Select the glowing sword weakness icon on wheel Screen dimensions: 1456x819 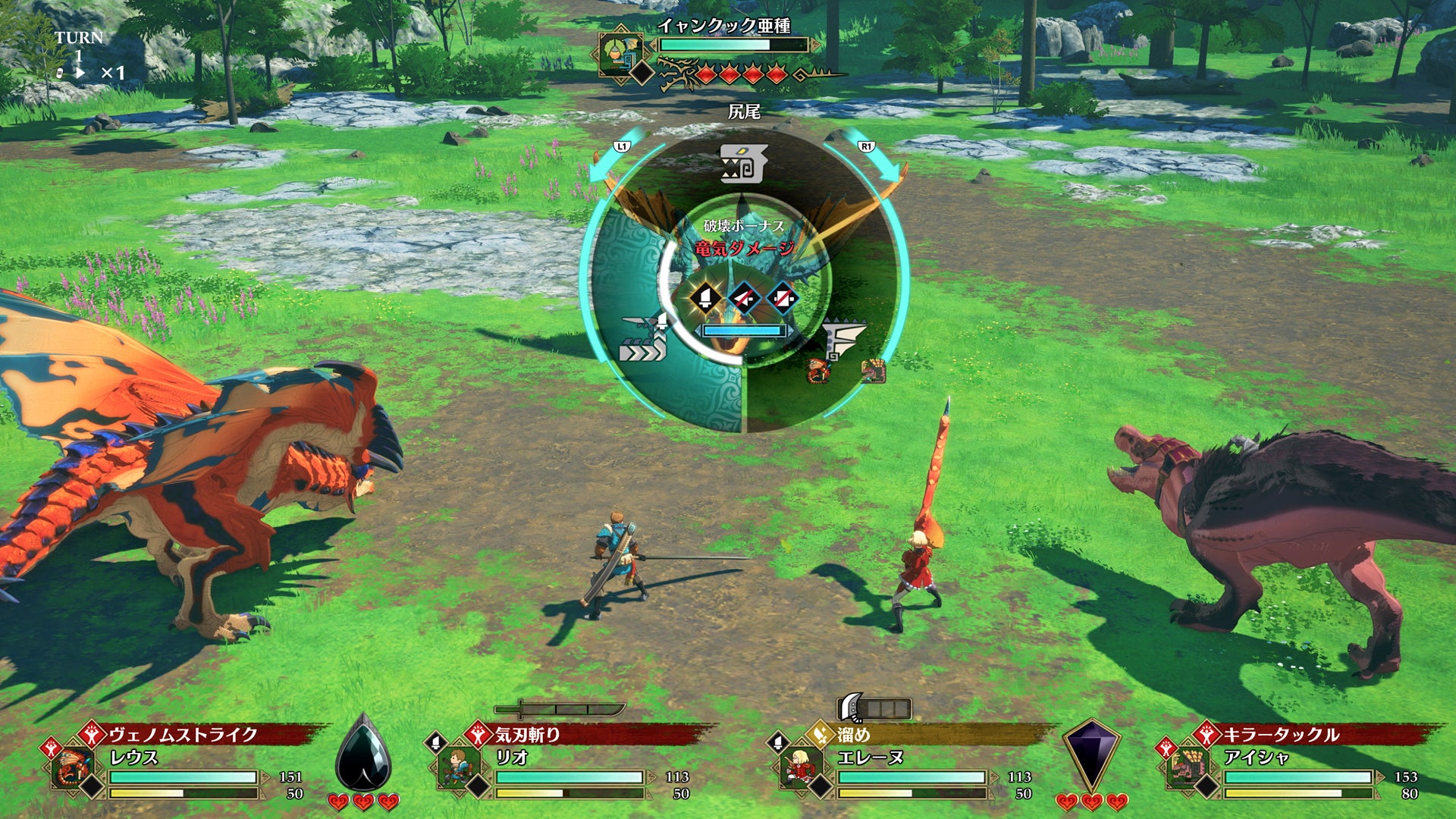705,298
